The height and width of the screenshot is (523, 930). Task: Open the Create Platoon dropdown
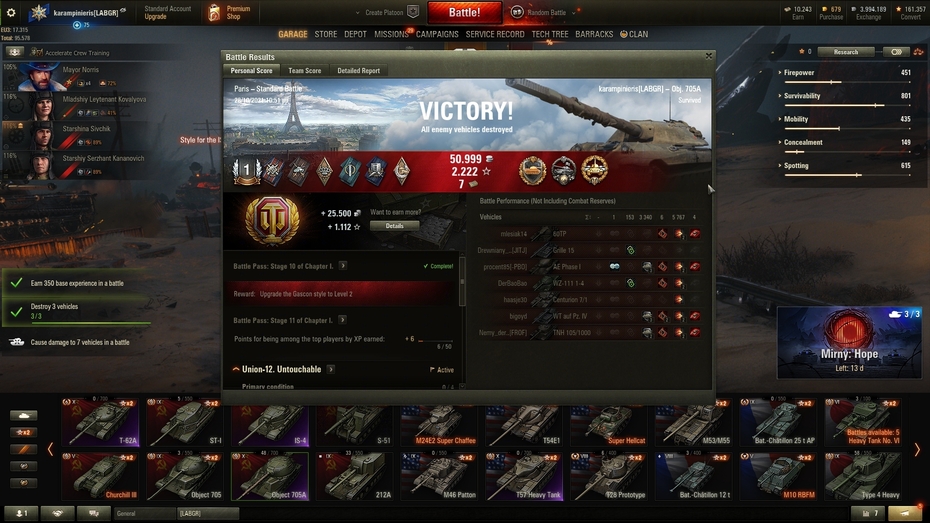tap(385, 13)
